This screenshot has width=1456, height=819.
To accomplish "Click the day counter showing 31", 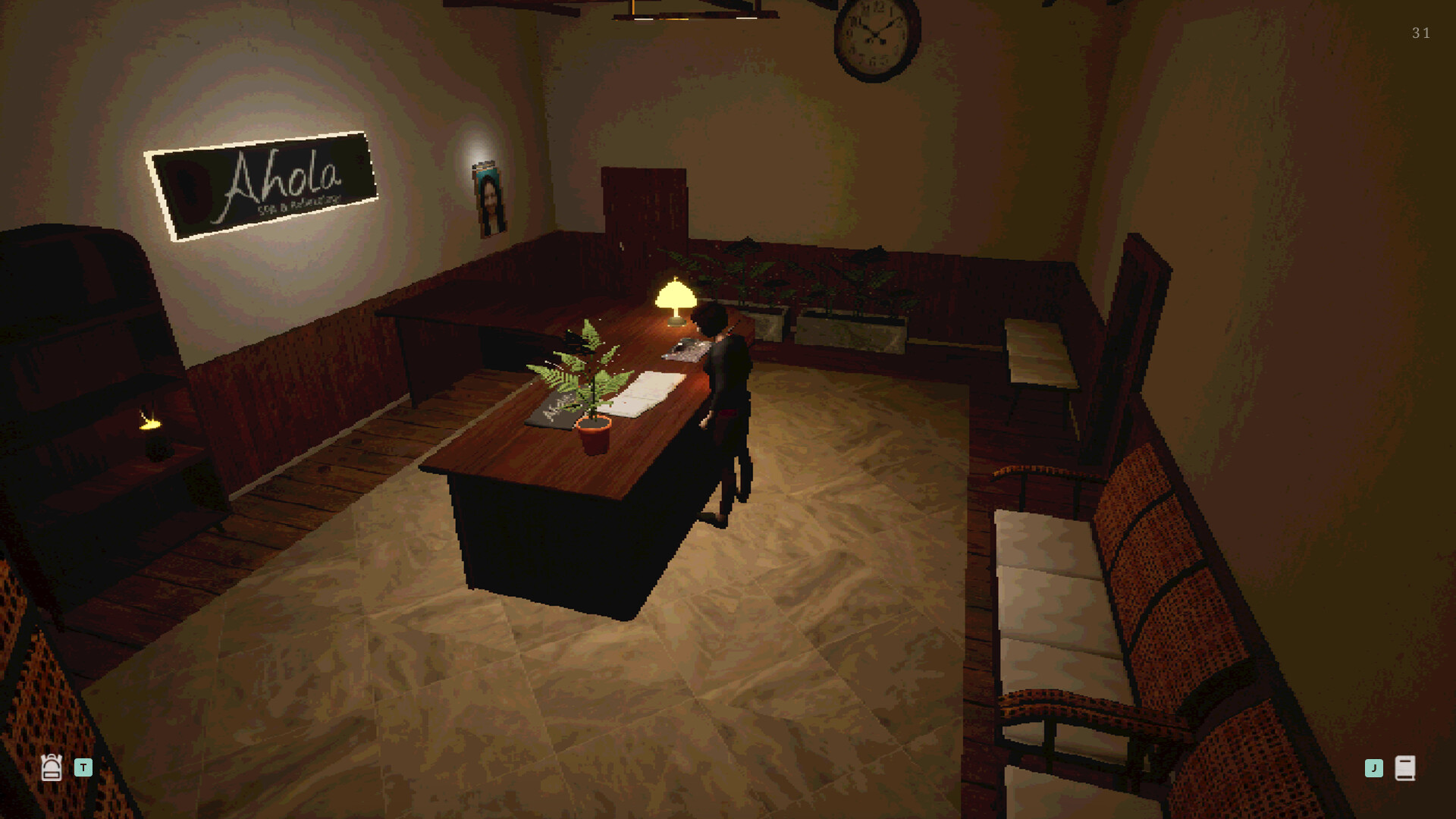I will 1420,33.
